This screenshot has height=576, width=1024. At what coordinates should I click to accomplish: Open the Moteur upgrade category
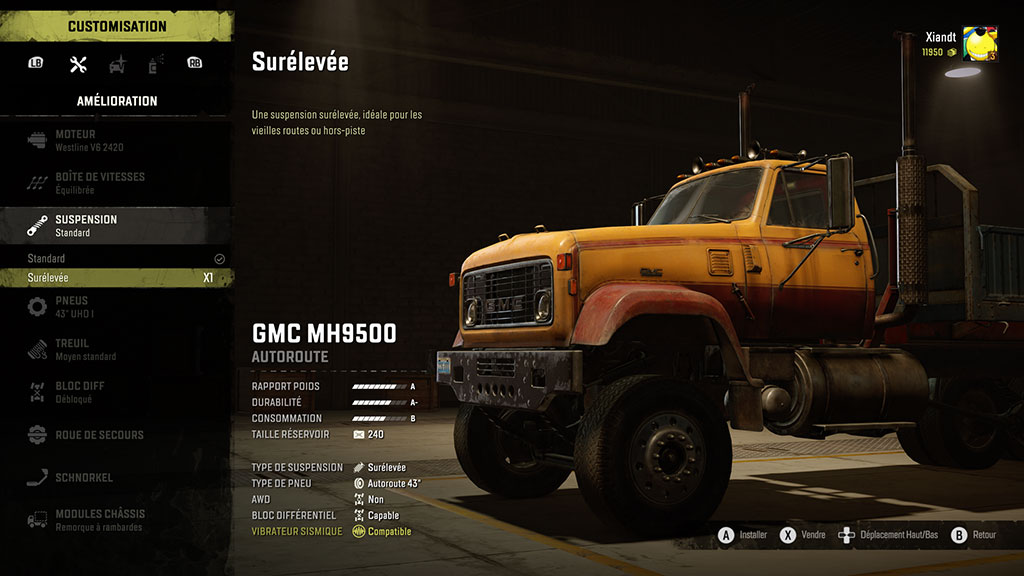[x=116, y=140]
